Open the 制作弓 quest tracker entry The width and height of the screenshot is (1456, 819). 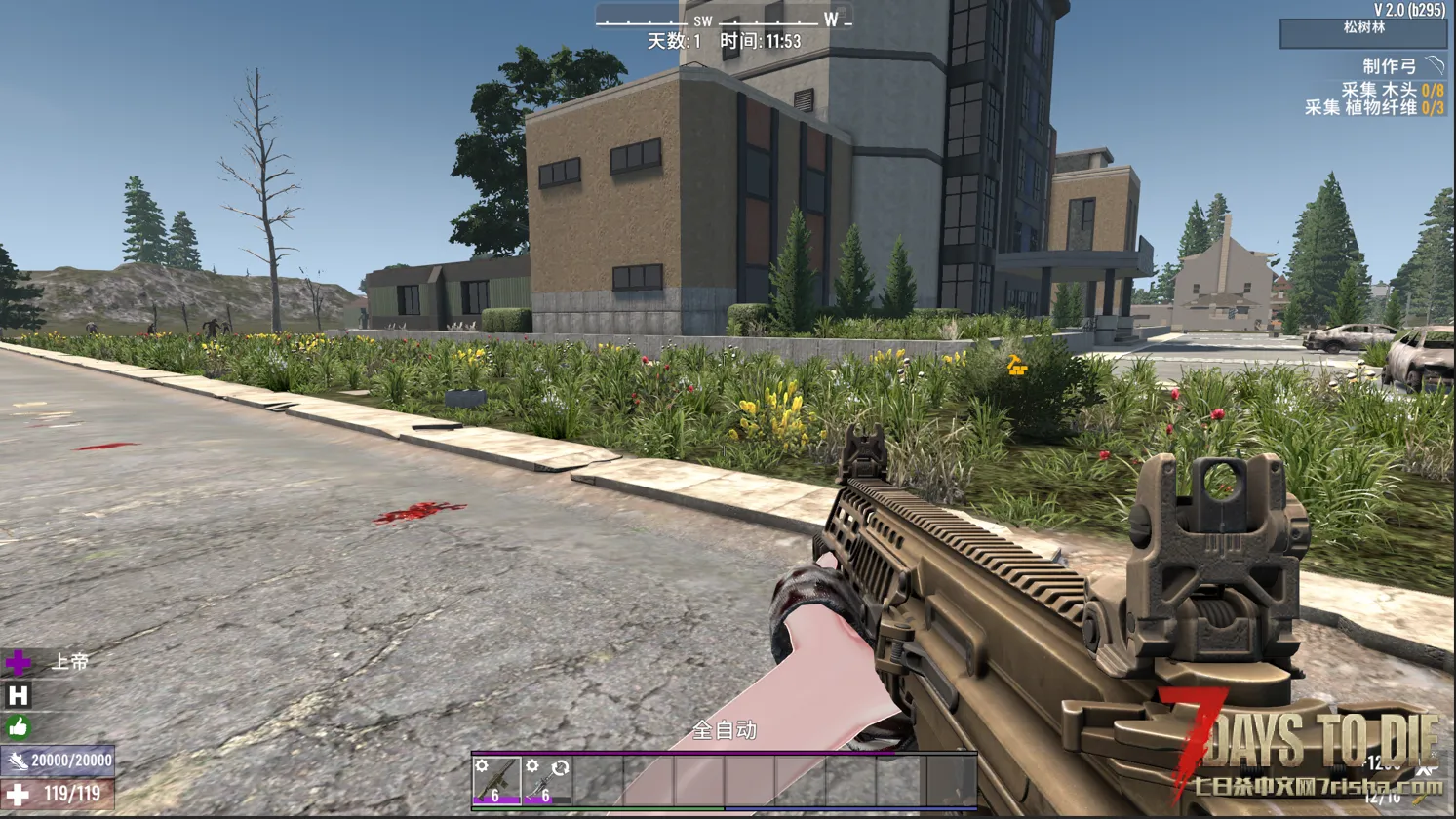pos(1391,66)
